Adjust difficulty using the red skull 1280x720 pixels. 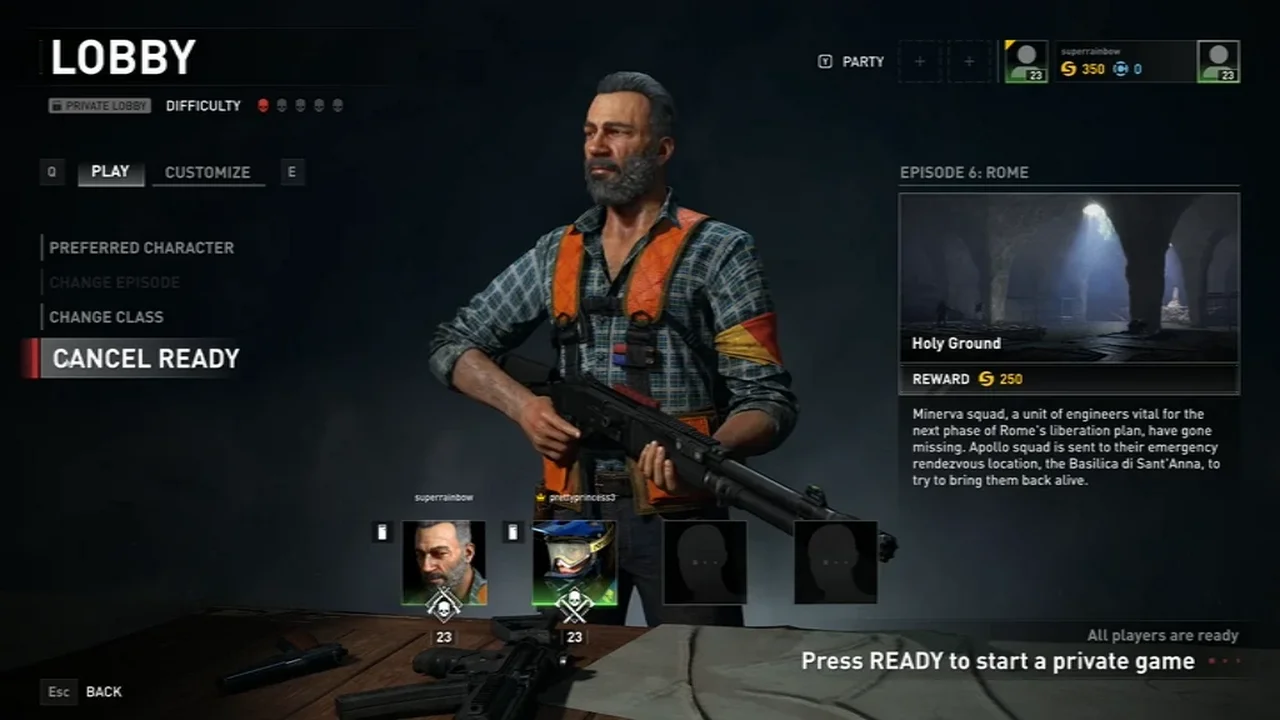pyautogui.click(x=263, y=105)
